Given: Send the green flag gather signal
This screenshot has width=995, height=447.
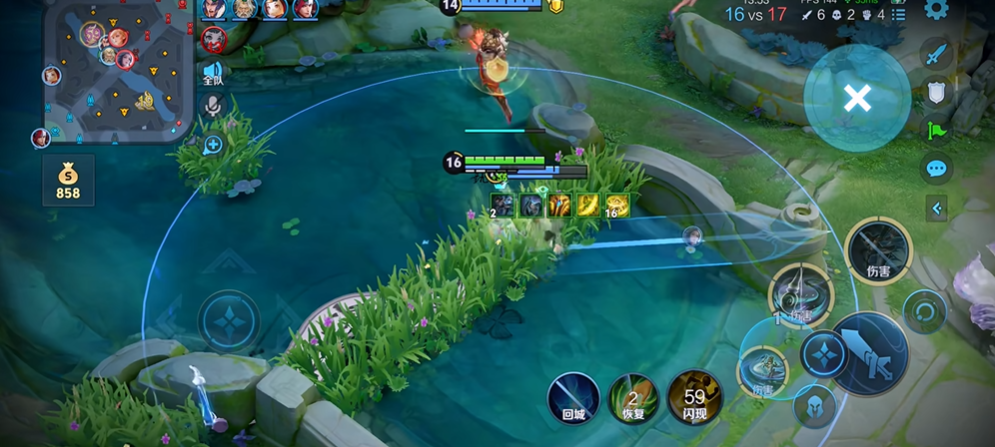Looking at the screenshot, I should point(936,130).
